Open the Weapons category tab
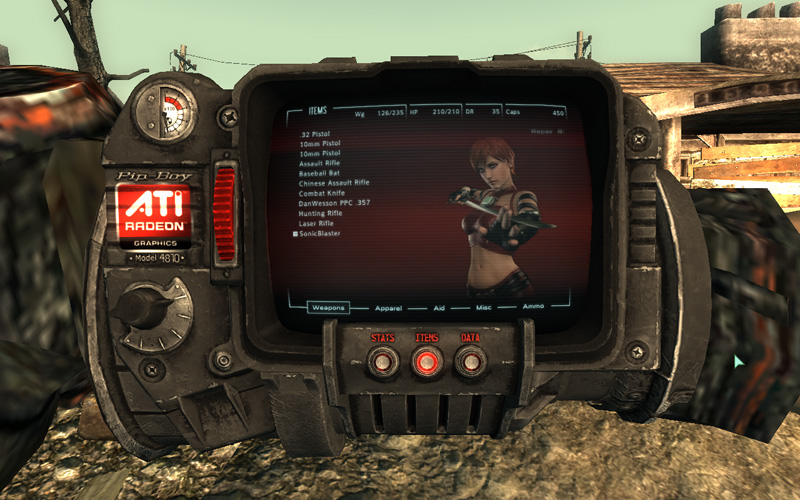The height and width of the screenshot is (500, 800). pyautogui.click(x=327, y=308)
